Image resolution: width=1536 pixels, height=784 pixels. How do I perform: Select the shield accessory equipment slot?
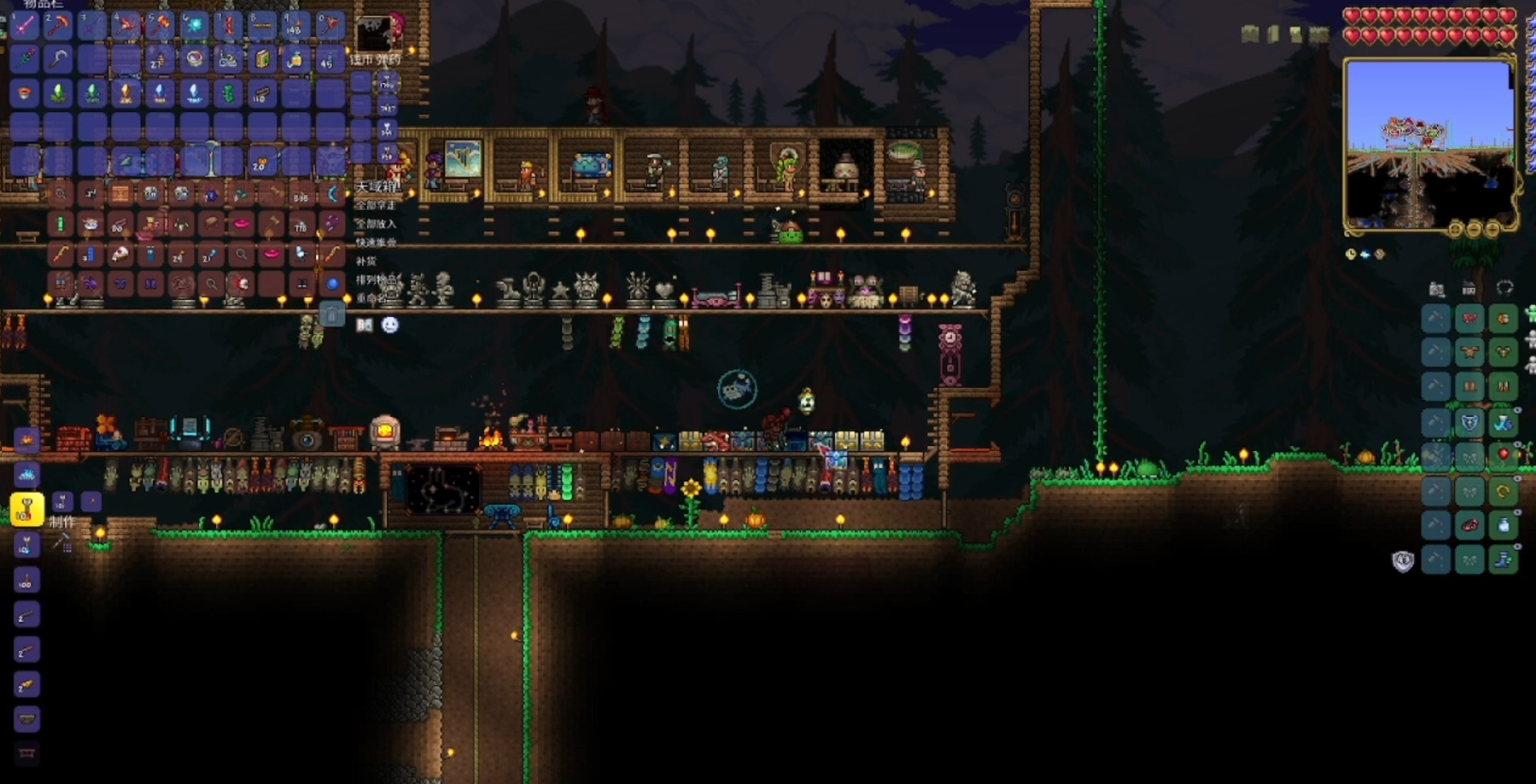coord(1469,423)
